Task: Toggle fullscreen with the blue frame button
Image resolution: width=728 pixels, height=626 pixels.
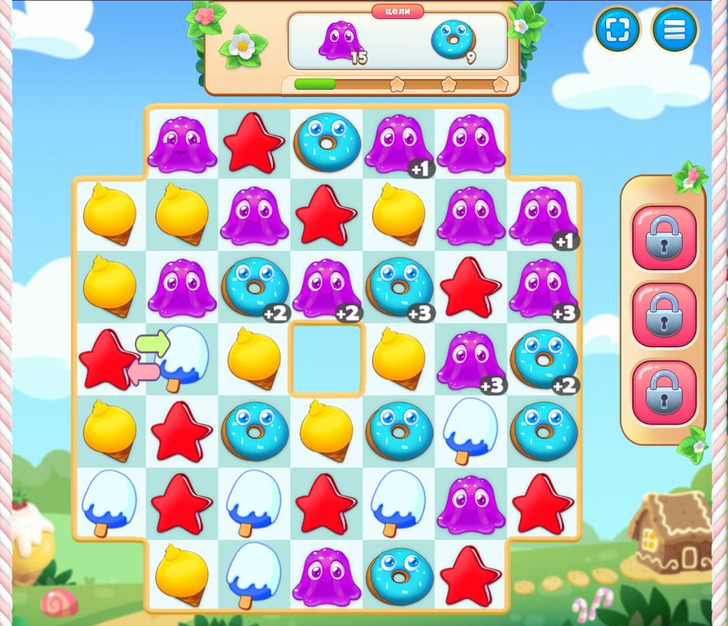Action: pos(617,30)
